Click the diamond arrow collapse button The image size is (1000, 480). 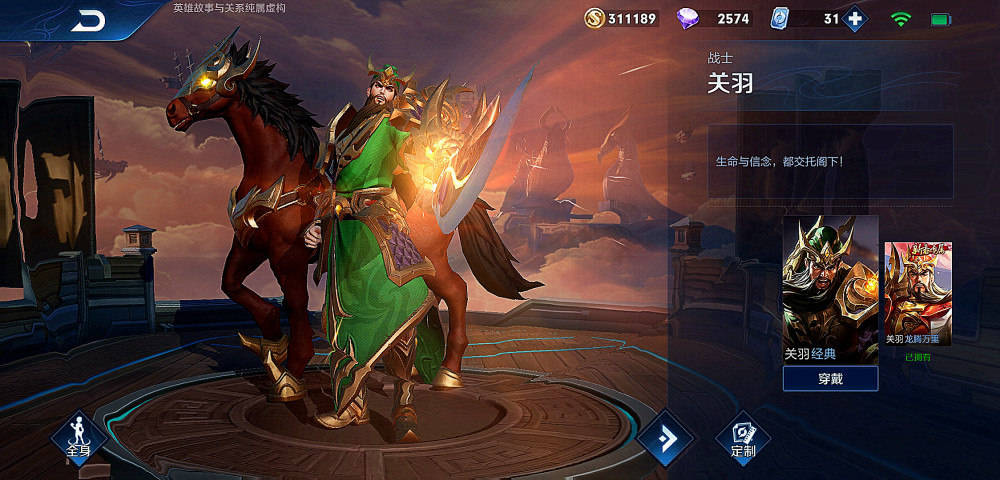pos(664,437)
